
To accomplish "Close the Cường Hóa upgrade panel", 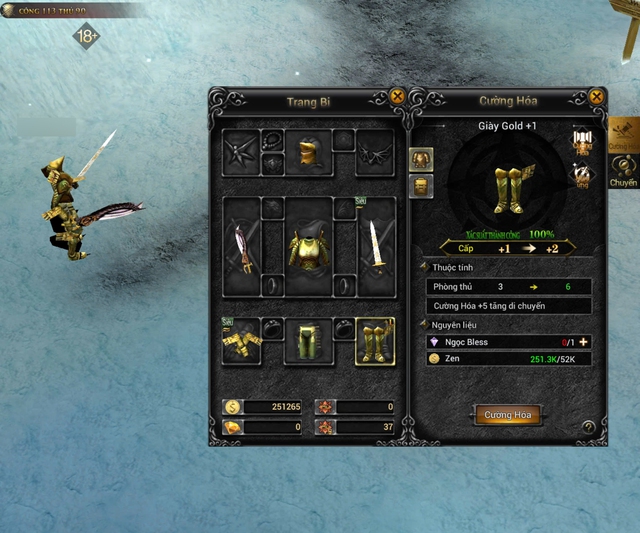I will [x=596, y=97].
